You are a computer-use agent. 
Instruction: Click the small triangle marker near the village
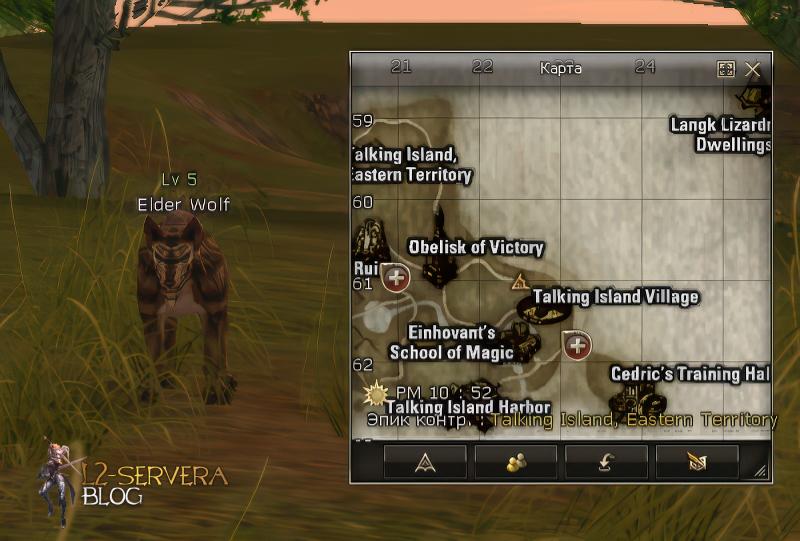(520, 282)
